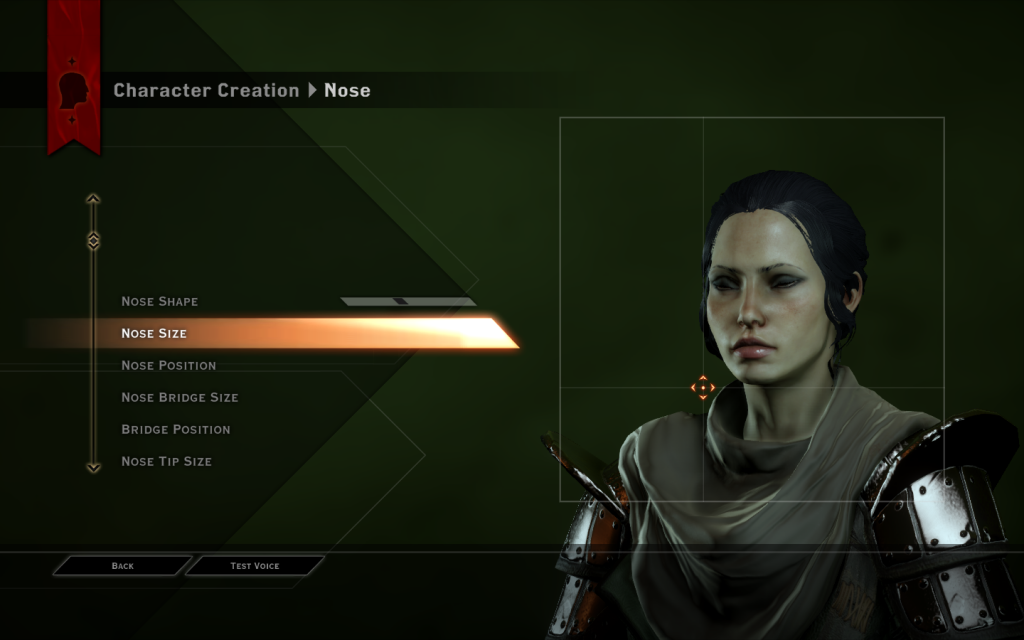Open the Nose Position setting
The height and width of the screenshot is (640, 1024).
[x=168, y=365]
